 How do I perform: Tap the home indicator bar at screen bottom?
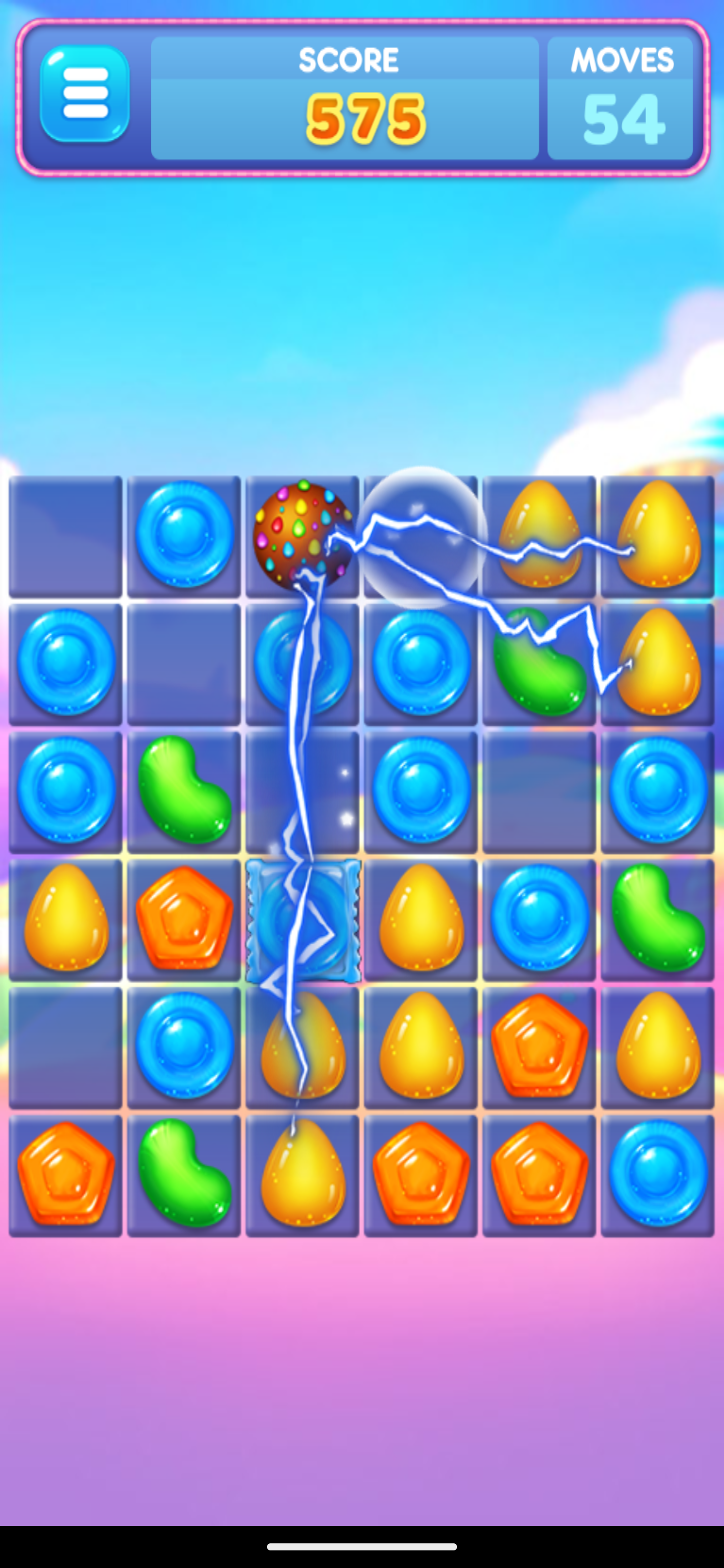361,1546
